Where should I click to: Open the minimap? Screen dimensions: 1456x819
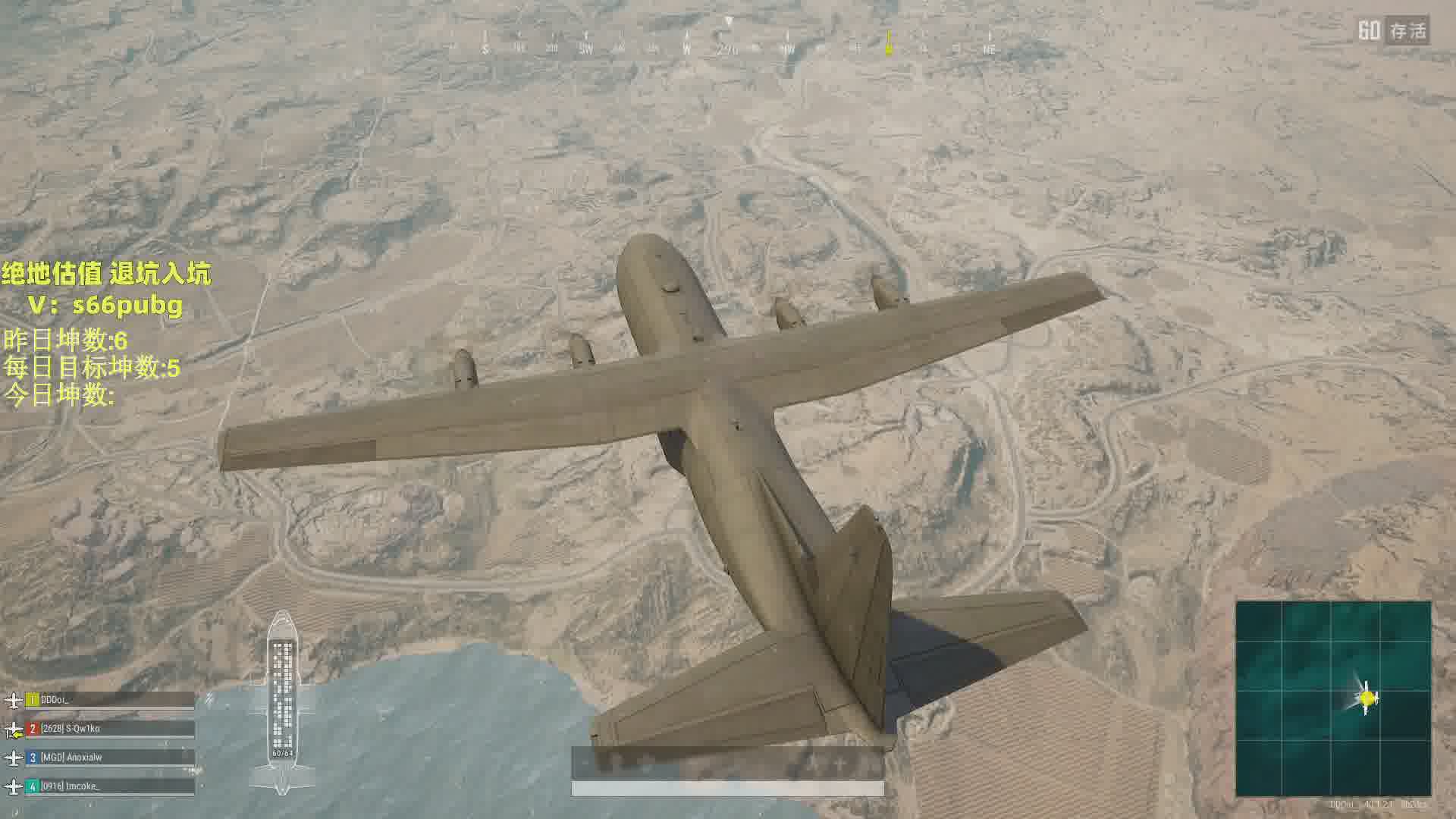(1333, 698)
